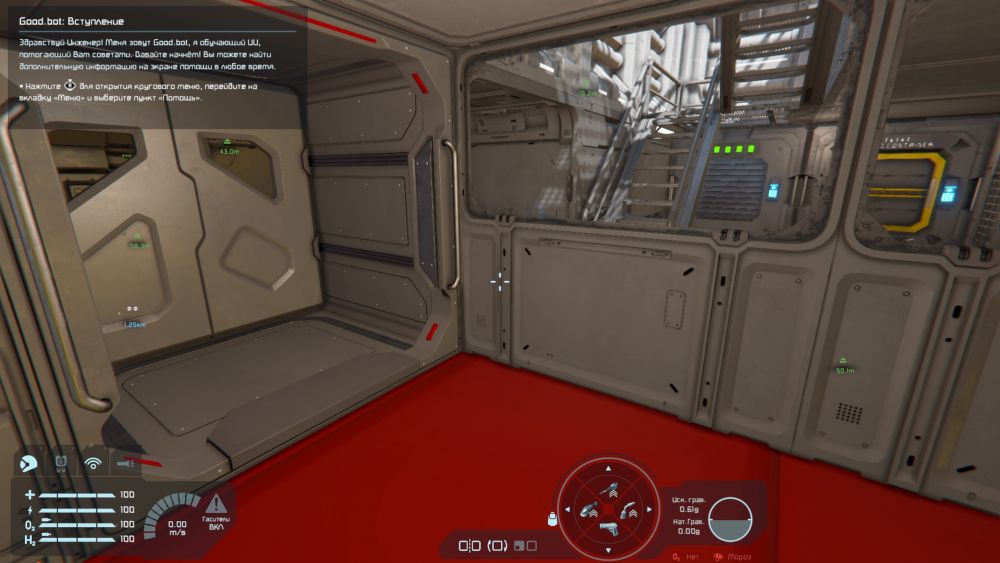Viewport: 1000px width, 563px height.
Task: Toggle the dampeners warning indicator
Action: pyautogui.click(x=216, y=509)
